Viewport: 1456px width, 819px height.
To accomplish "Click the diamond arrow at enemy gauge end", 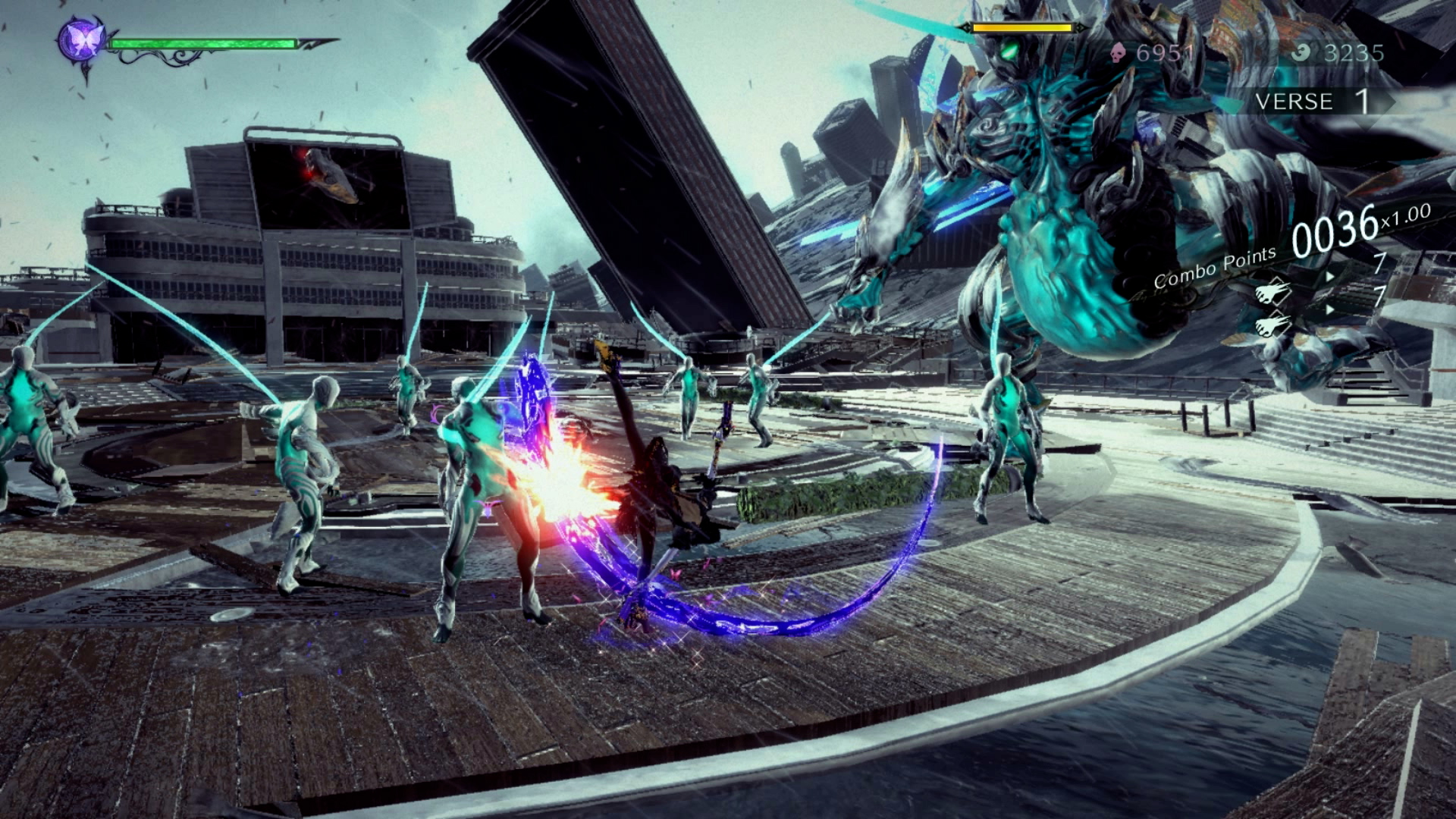I will tap(1081, 27).
